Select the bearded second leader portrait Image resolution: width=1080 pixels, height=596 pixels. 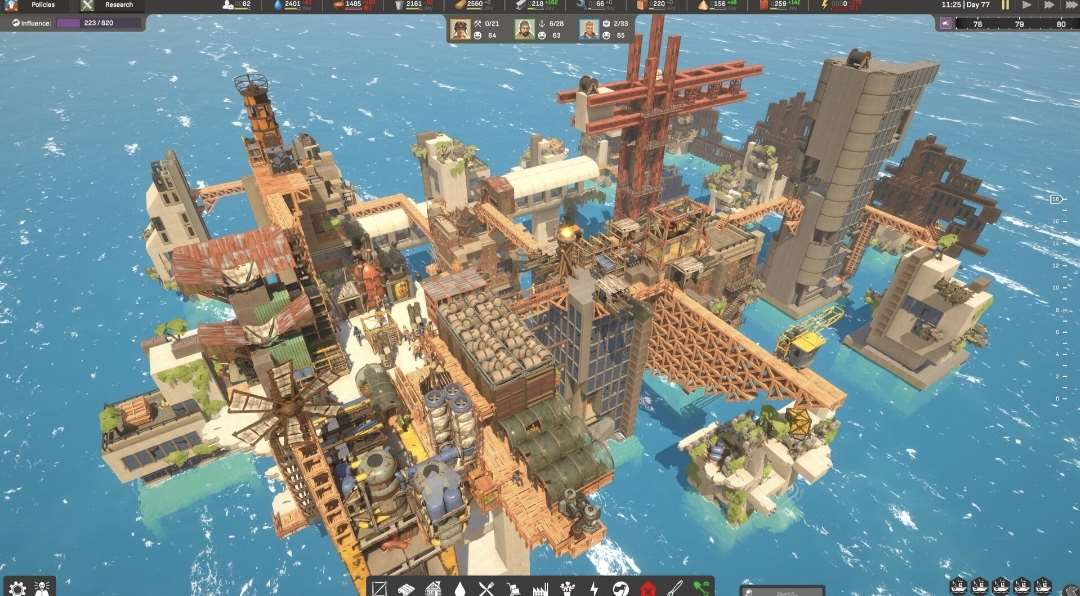[524, 29]
